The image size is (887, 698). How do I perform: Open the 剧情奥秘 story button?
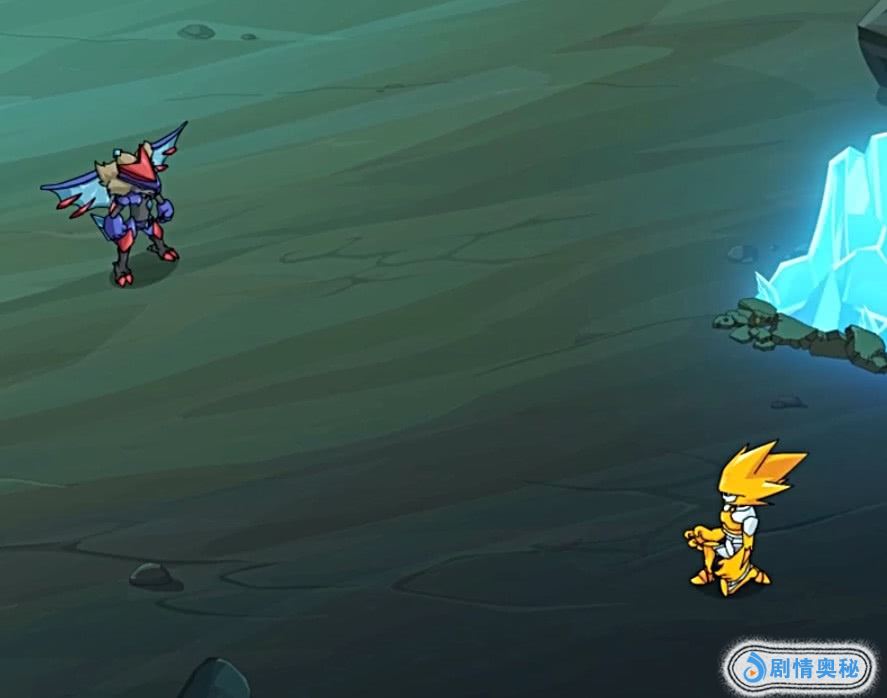(x=799, y=666)
